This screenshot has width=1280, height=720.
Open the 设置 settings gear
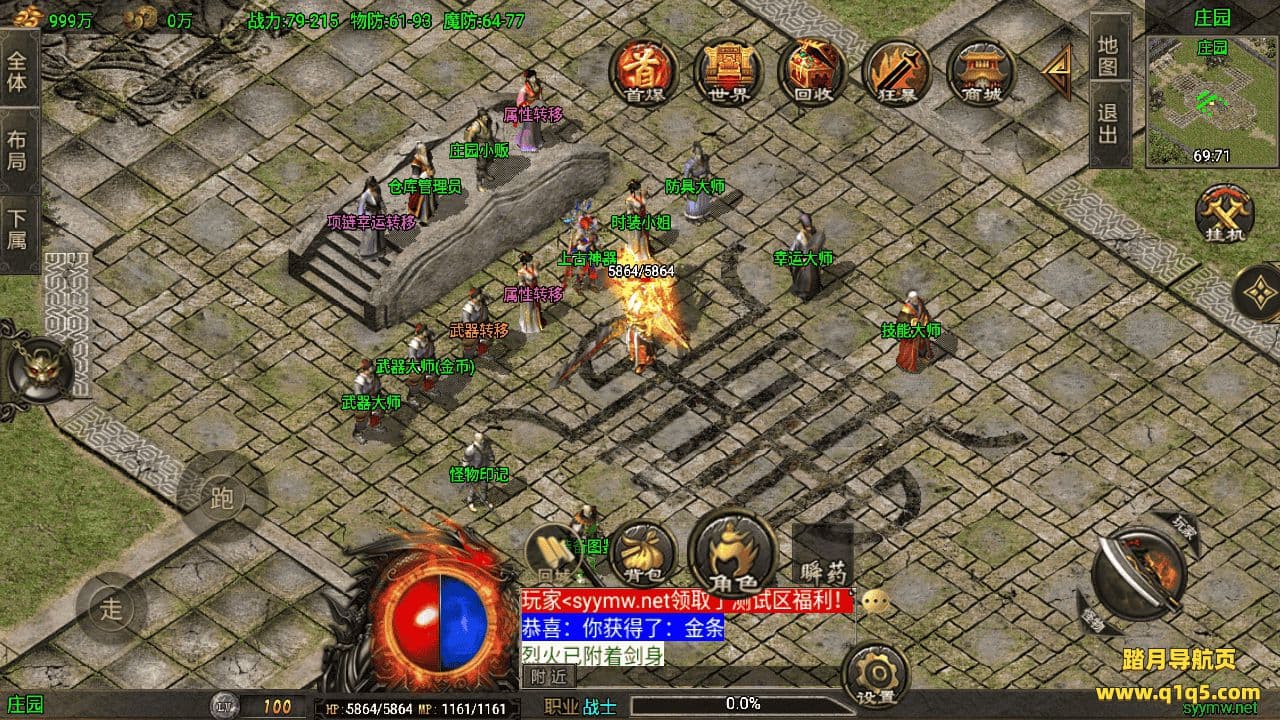(x=875, y=675)
